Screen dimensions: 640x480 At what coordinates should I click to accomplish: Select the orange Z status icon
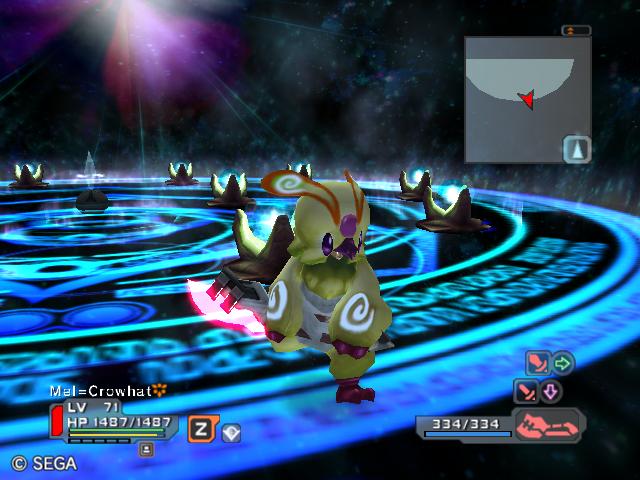tap(201, 428)
